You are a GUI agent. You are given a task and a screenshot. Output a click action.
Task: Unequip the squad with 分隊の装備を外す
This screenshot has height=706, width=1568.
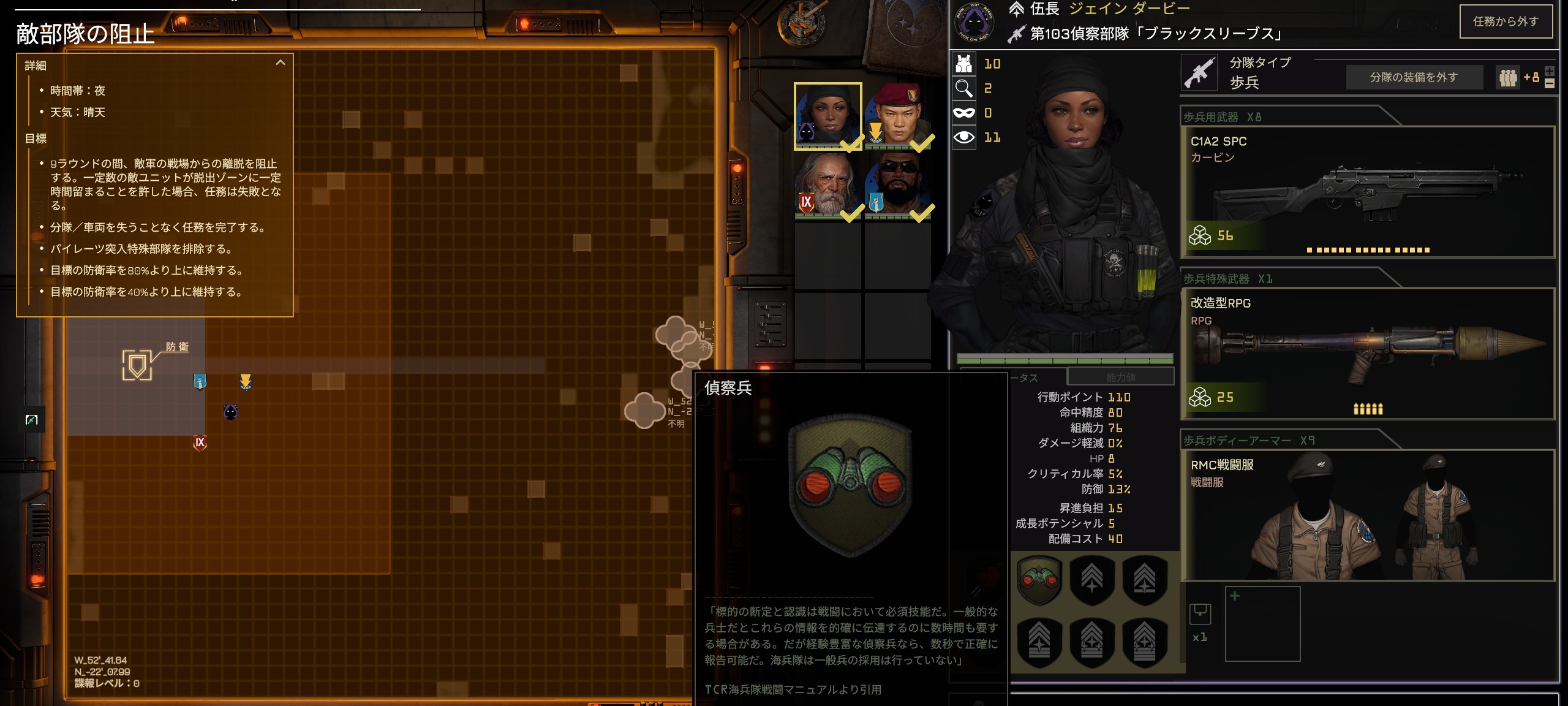pos(1413,77)
